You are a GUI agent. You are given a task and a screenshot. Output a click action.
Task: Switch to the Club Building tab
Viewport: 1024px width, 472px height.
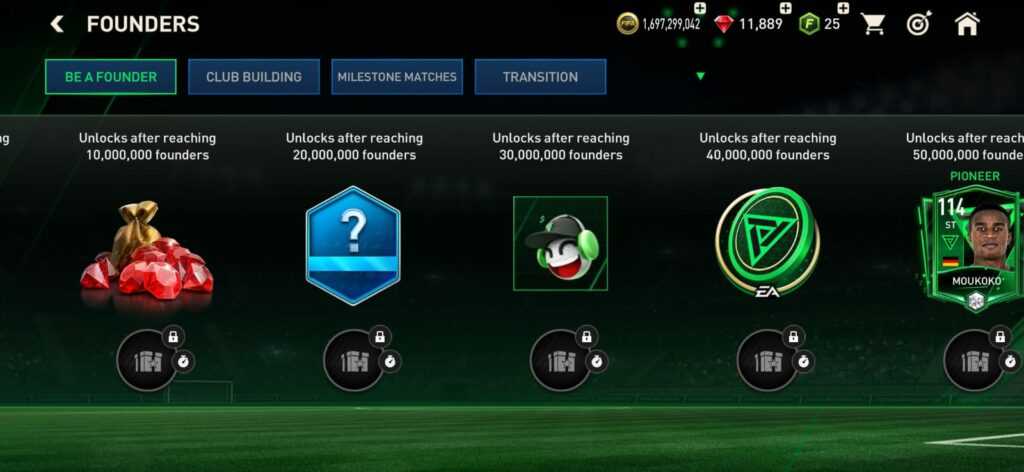click(x=254, y=77)
